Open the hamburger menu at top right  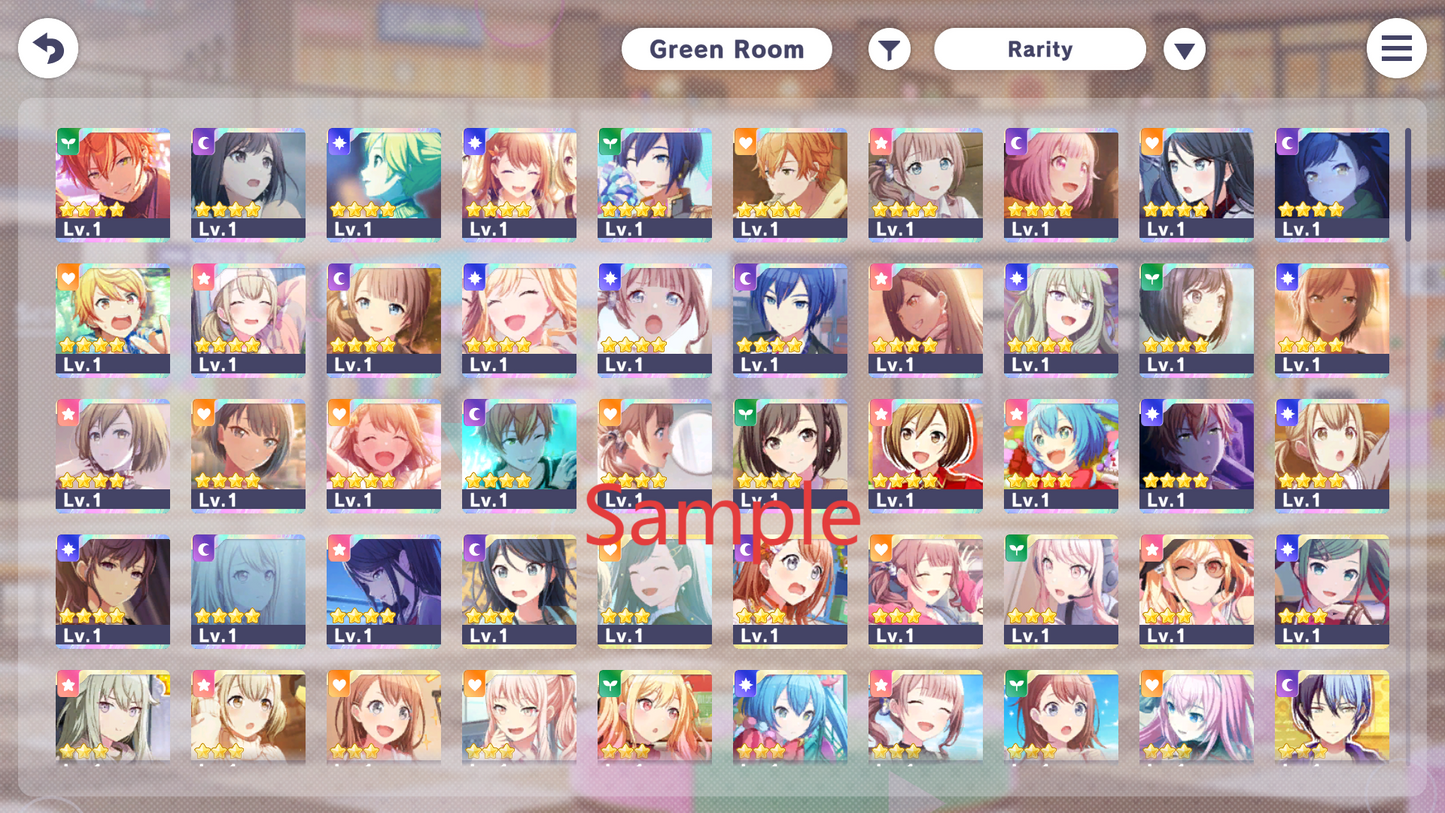coord(1396,48)
